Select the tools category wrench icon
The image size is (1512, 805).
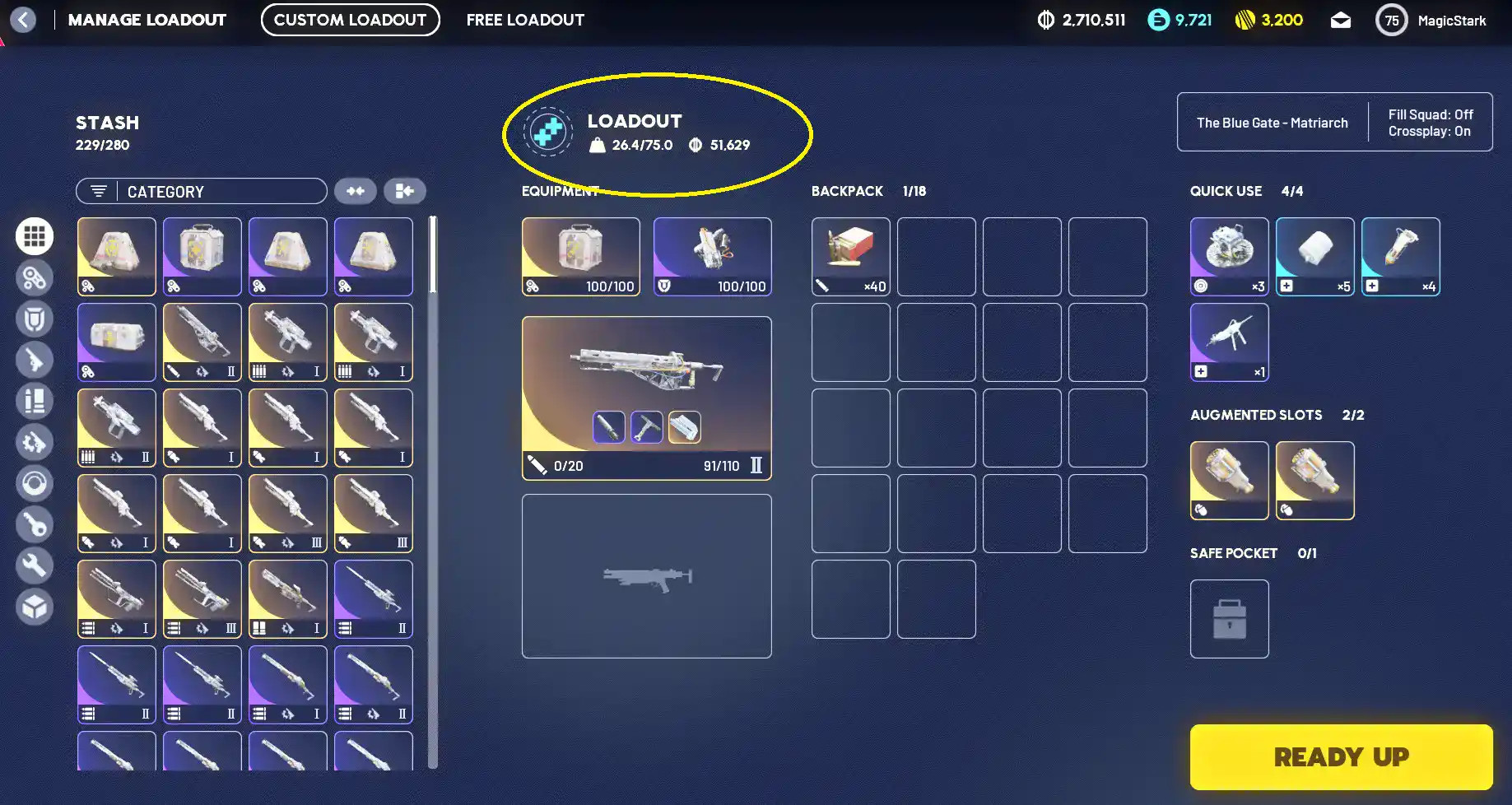pos(35,565)
